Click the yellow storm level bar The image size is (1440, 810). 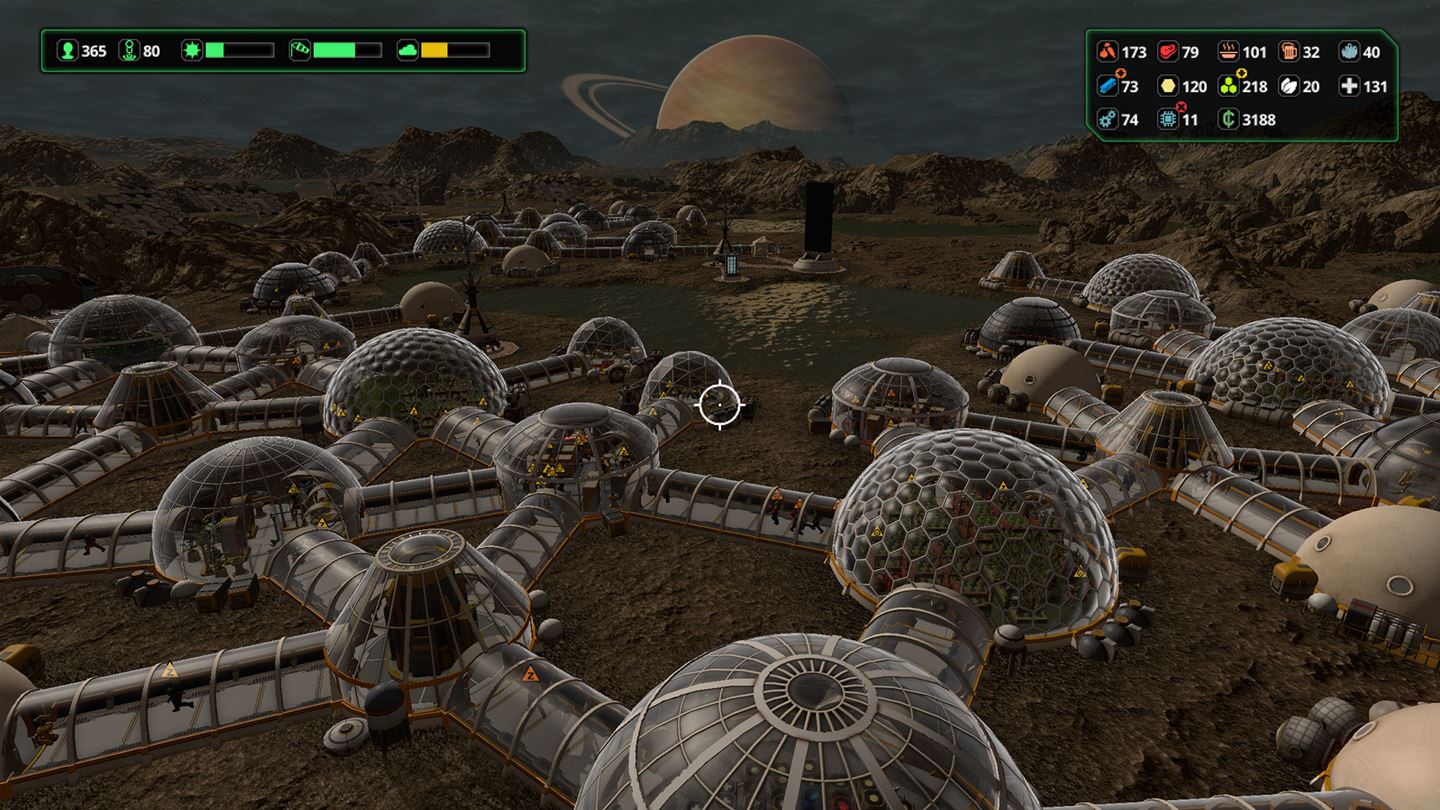pos(437,52)
